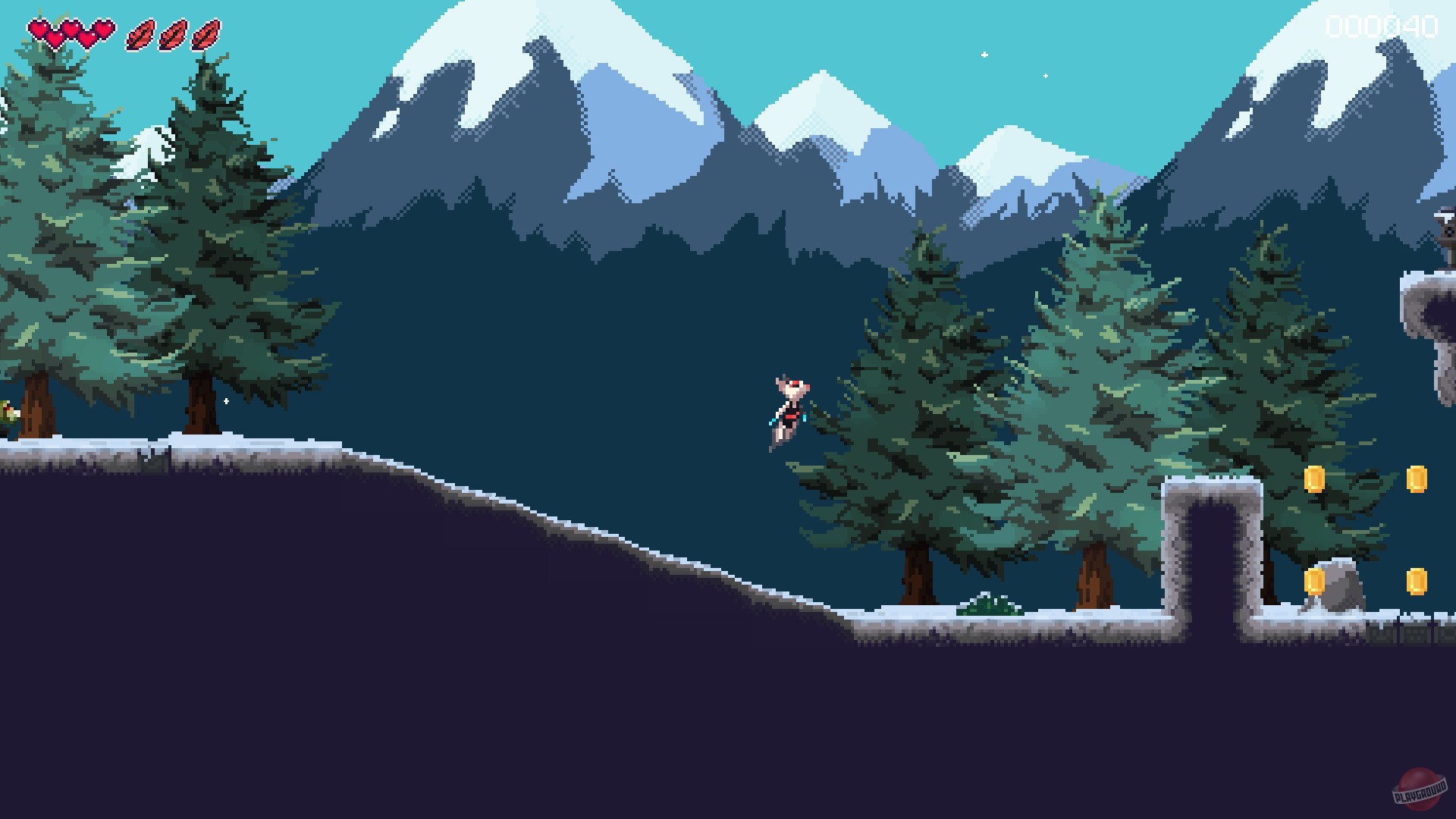Image resolution: width=1456 pixels, height=819 pixels.
Task: Click the sparkle star in the sky
Action: click(x=985, y=54)
